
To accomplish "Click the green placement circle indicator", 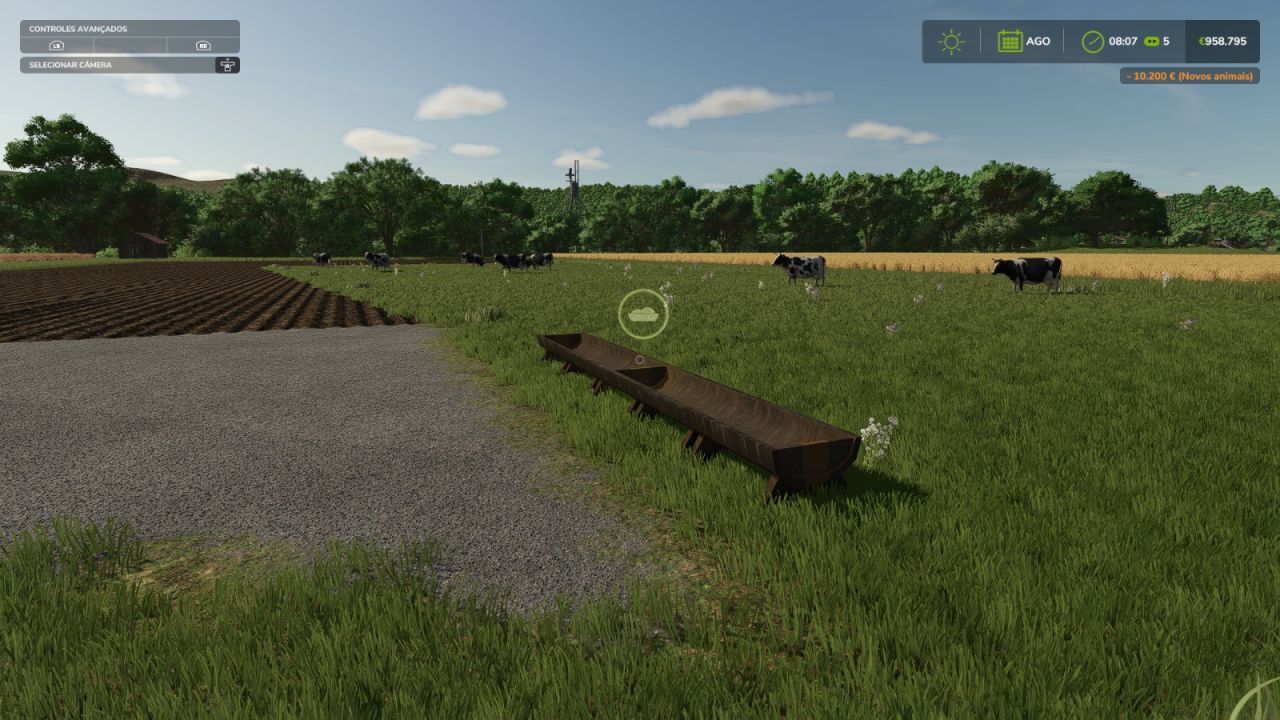I will click(643, 314).
